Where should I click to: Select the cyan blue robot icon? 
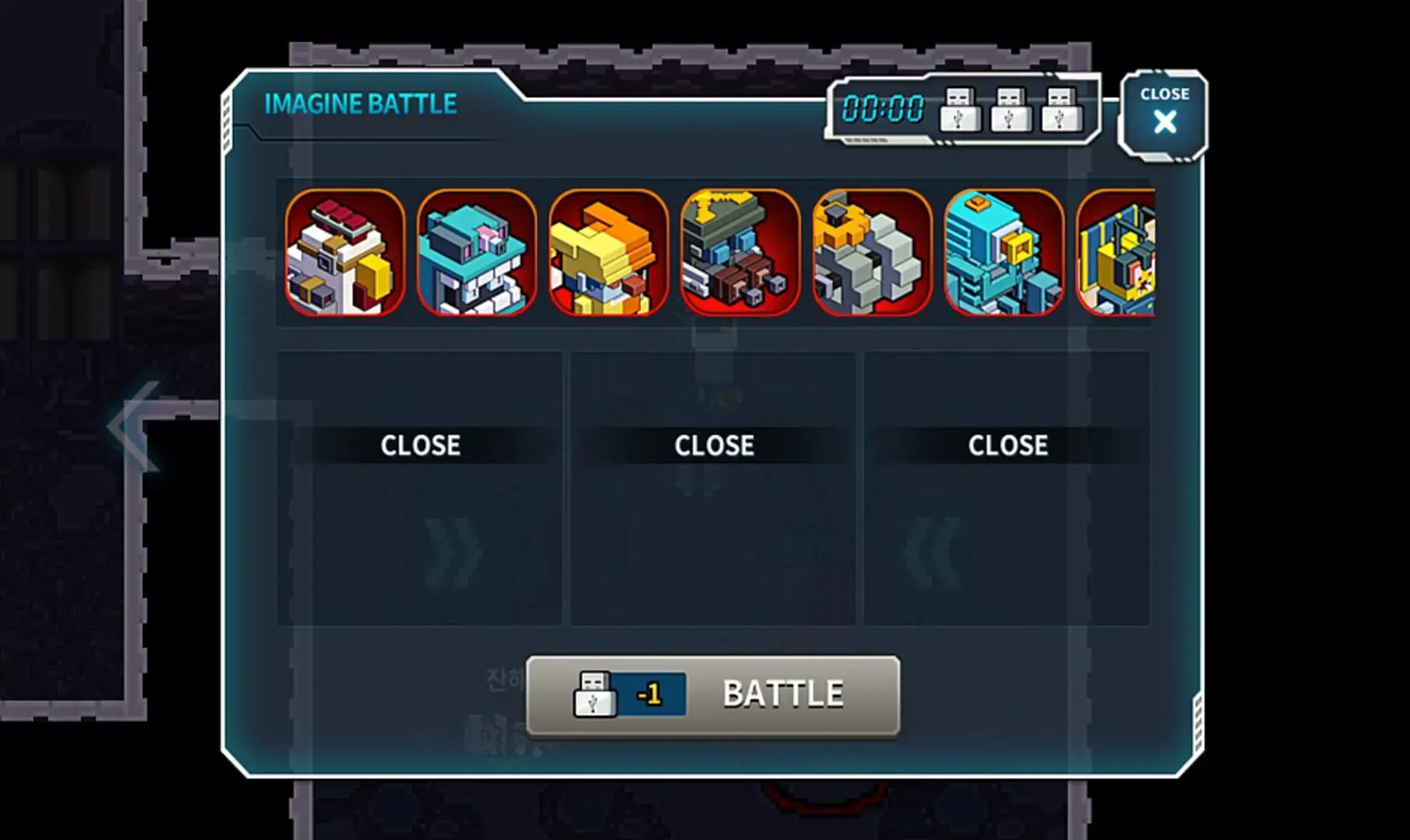pos(1003,253)
